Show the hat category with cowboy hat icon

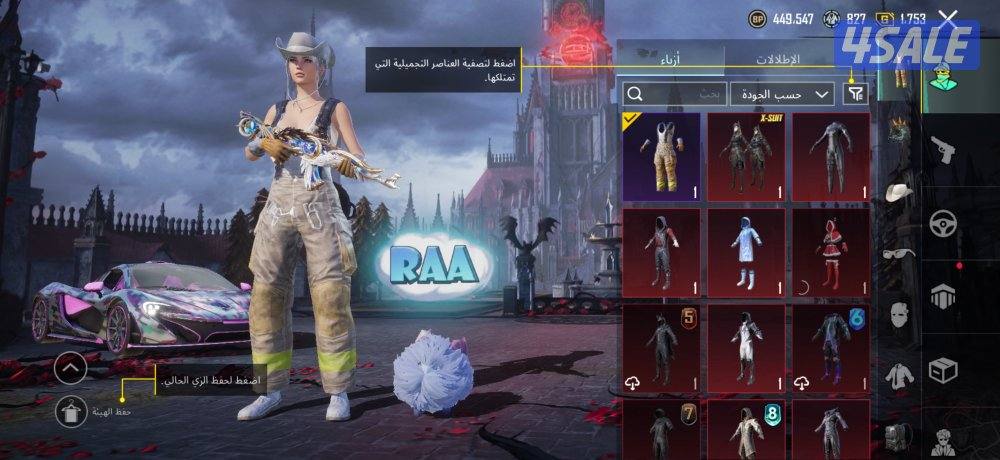click(899, 191)
